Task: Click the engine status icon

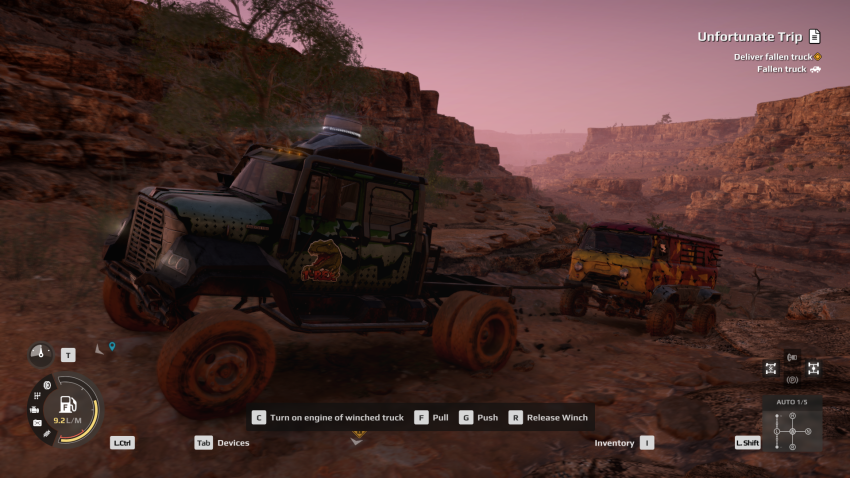Action: [x=35, y=409]
